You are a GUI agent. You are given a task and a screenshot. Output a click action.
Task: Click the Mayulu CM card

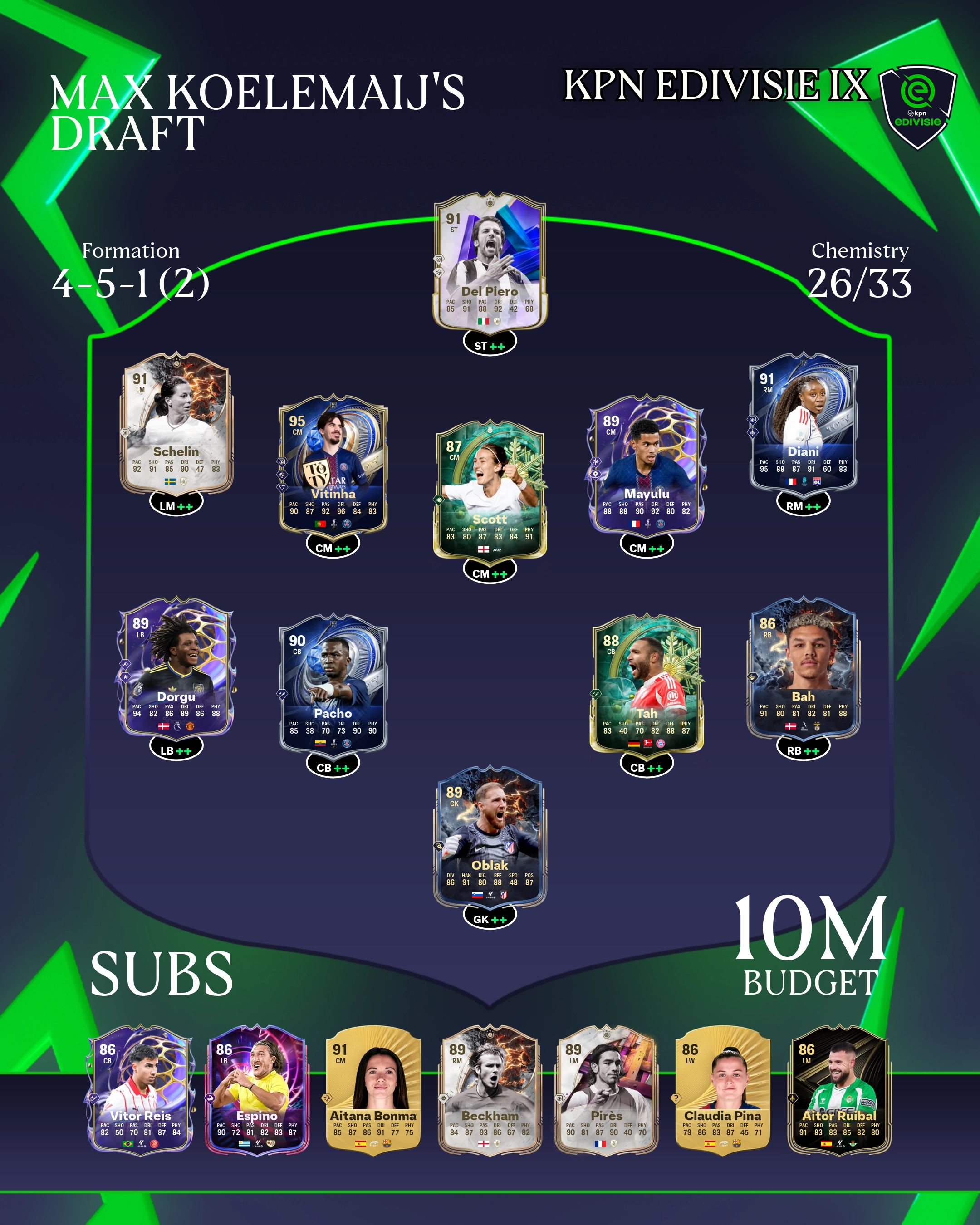647,464
